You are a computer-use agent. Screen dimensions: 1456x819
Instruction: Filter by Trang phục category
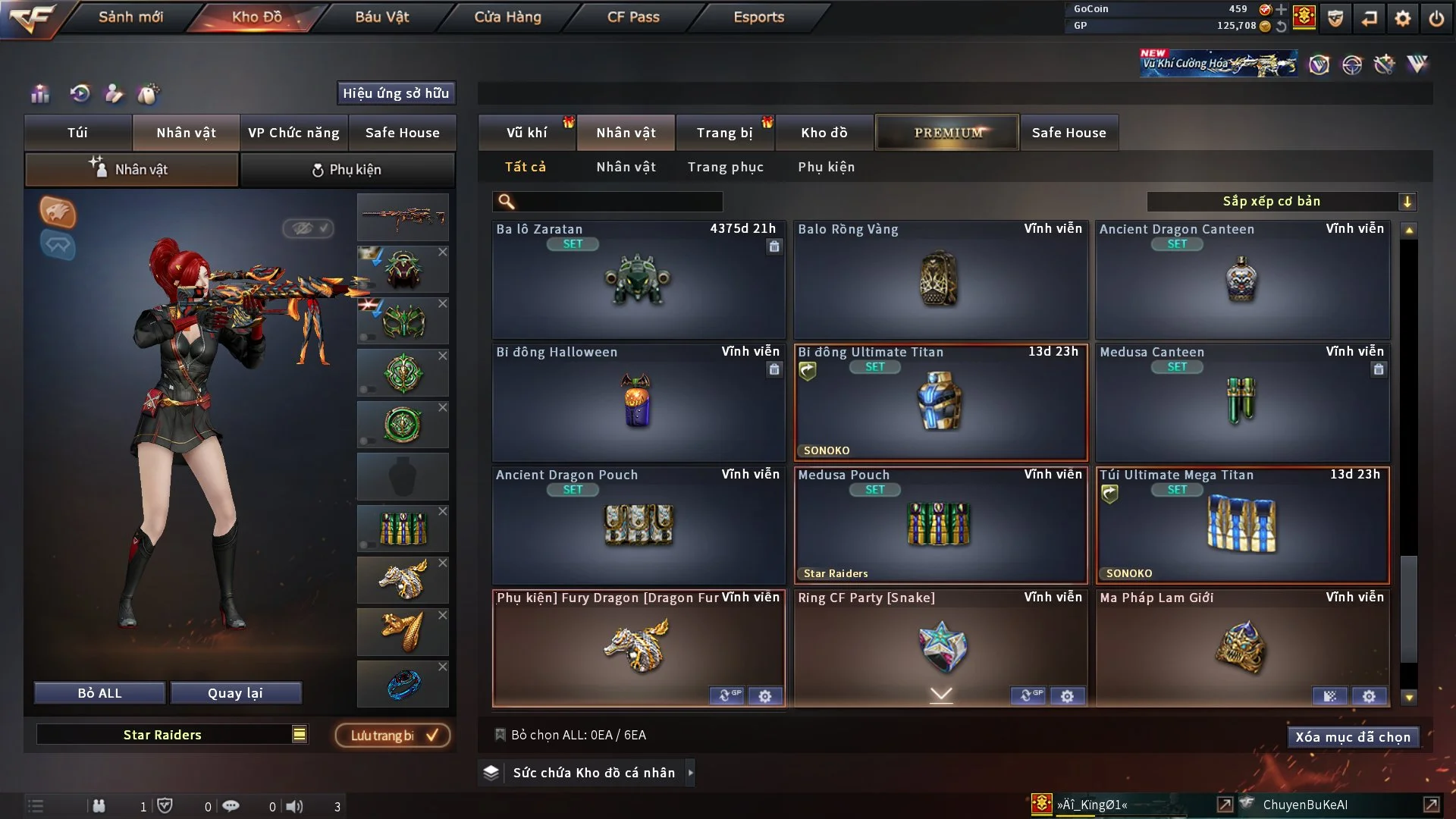click(x=725, y=167)
